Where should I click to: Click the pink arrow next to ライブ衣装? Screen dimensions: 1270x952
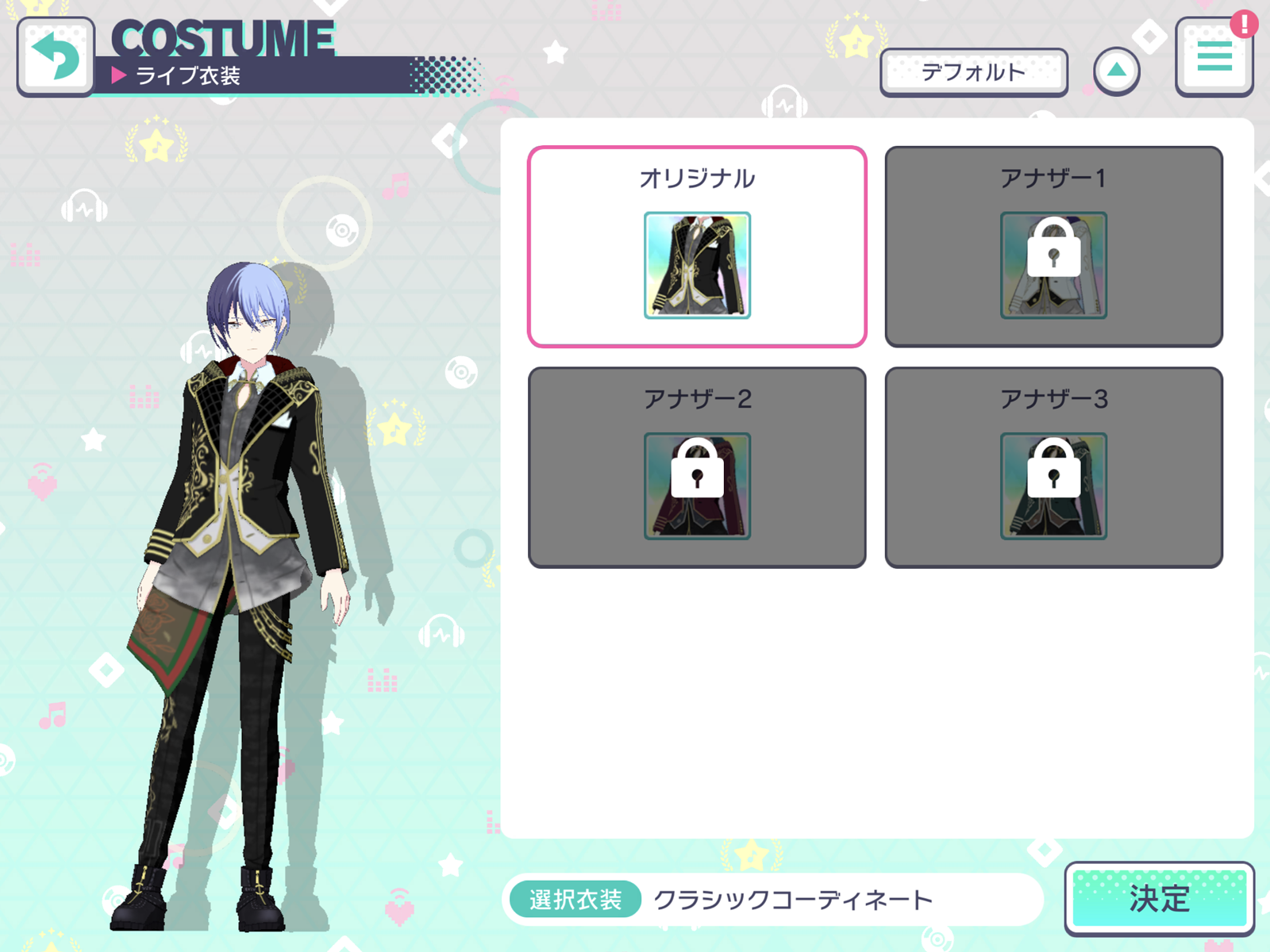coord(120,75)
